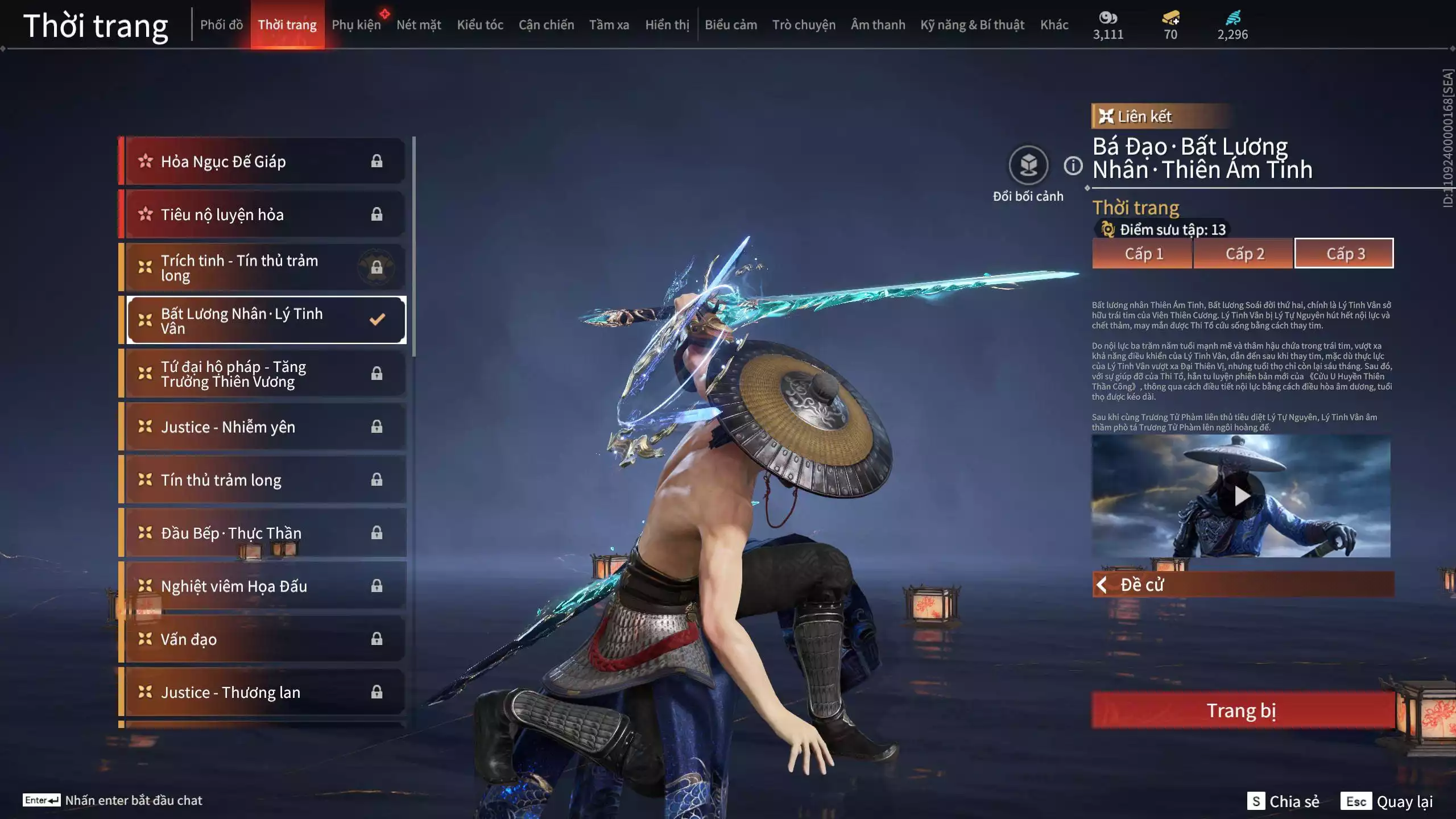Go to the Kiểu tóc tab

(x=480, y=25)
